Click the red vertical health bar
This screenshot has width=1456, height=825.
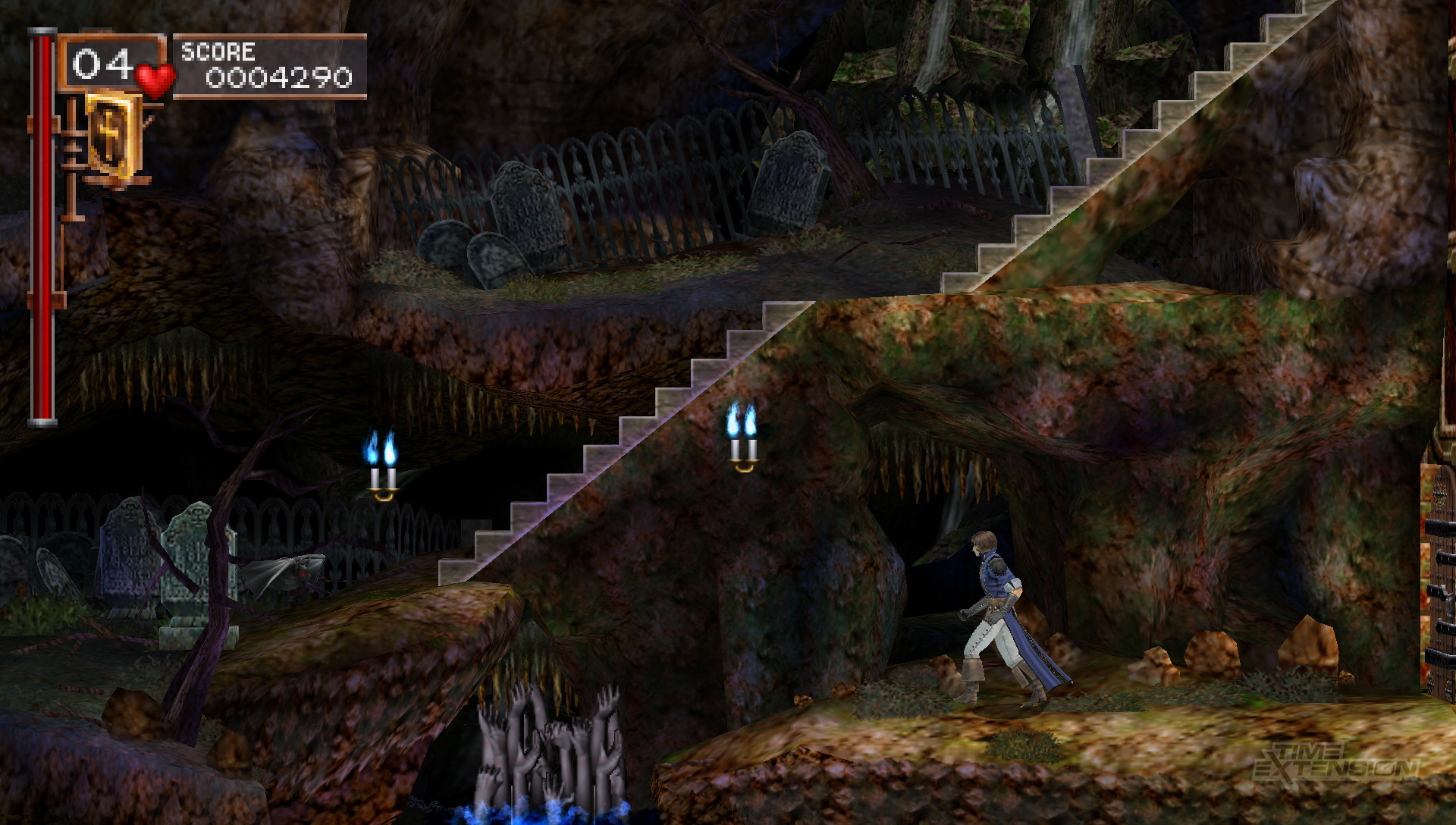pos(44,227)
